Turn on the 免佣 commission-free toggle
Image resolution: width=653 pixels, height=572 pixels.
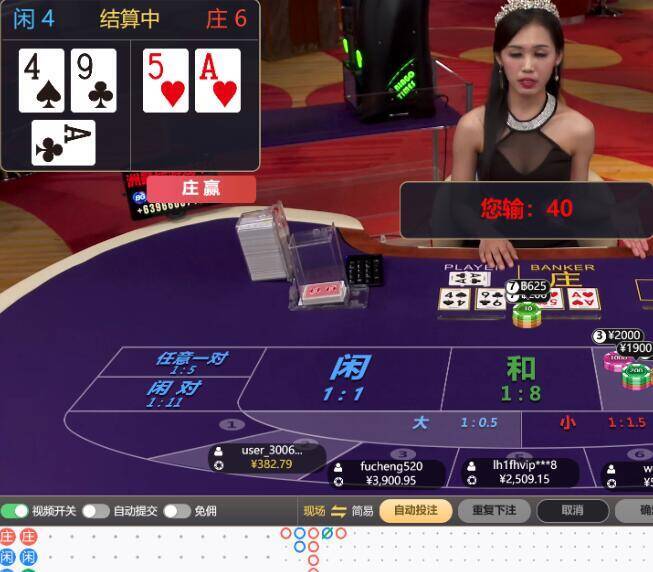[x=177, y=511]
